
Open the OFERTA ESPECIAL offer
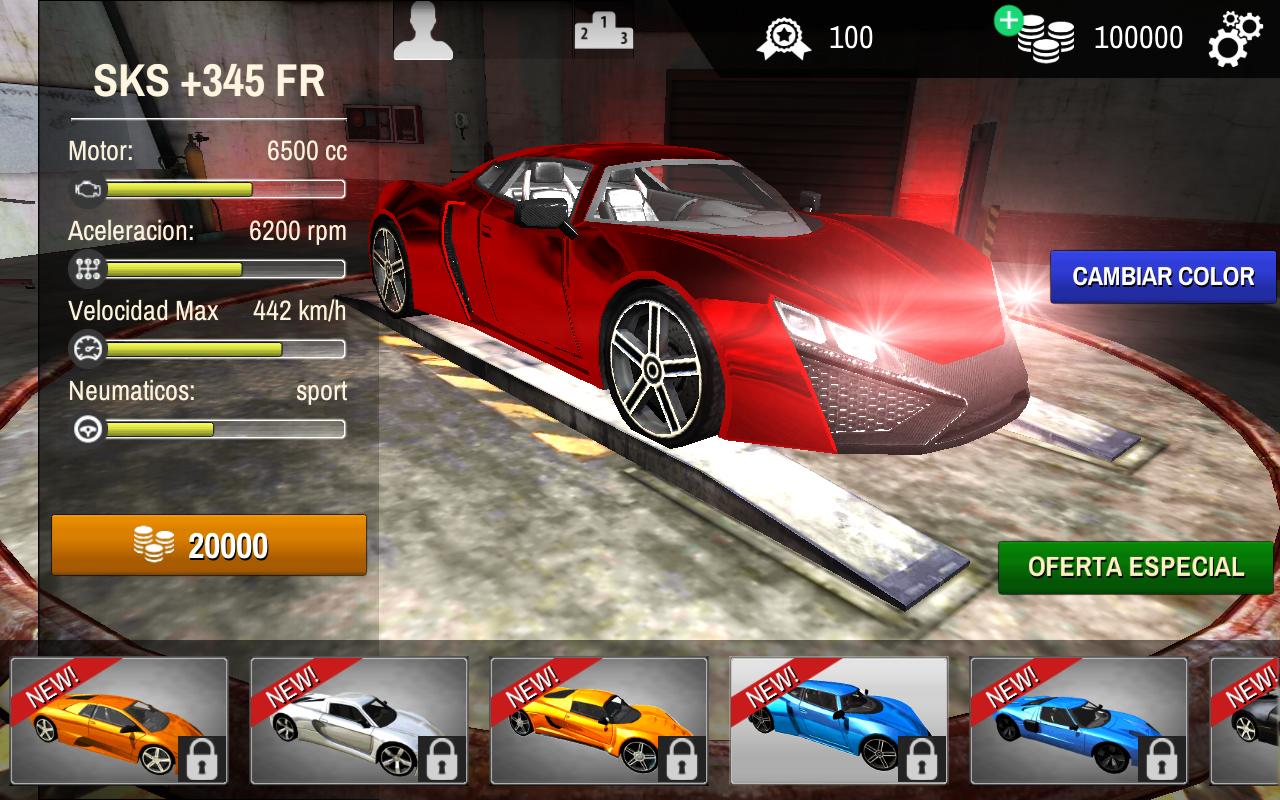pyautogui.click(x=1134, y=565)
